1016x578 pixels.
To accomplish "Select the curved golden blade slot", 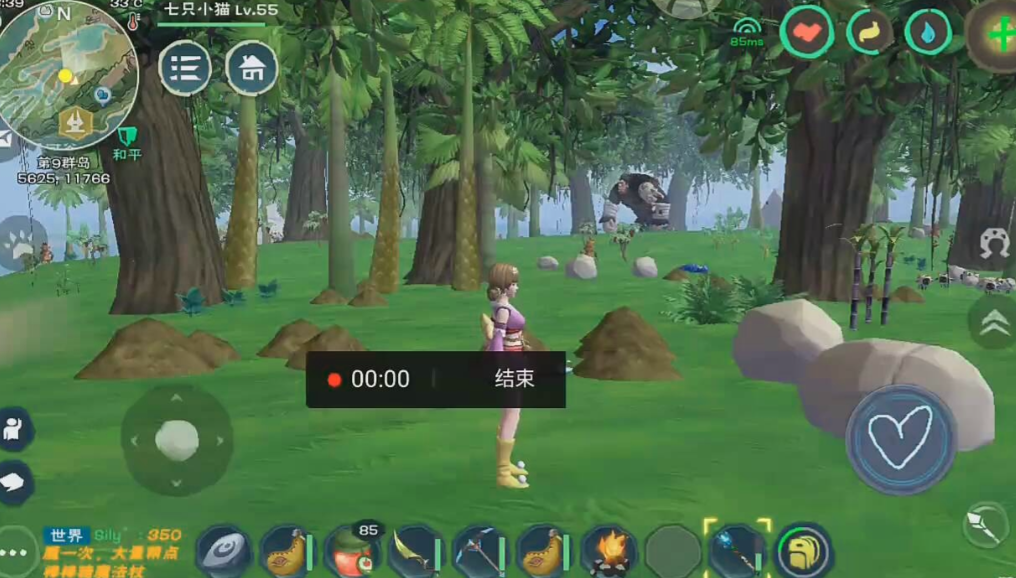I will tap(415, 551).
